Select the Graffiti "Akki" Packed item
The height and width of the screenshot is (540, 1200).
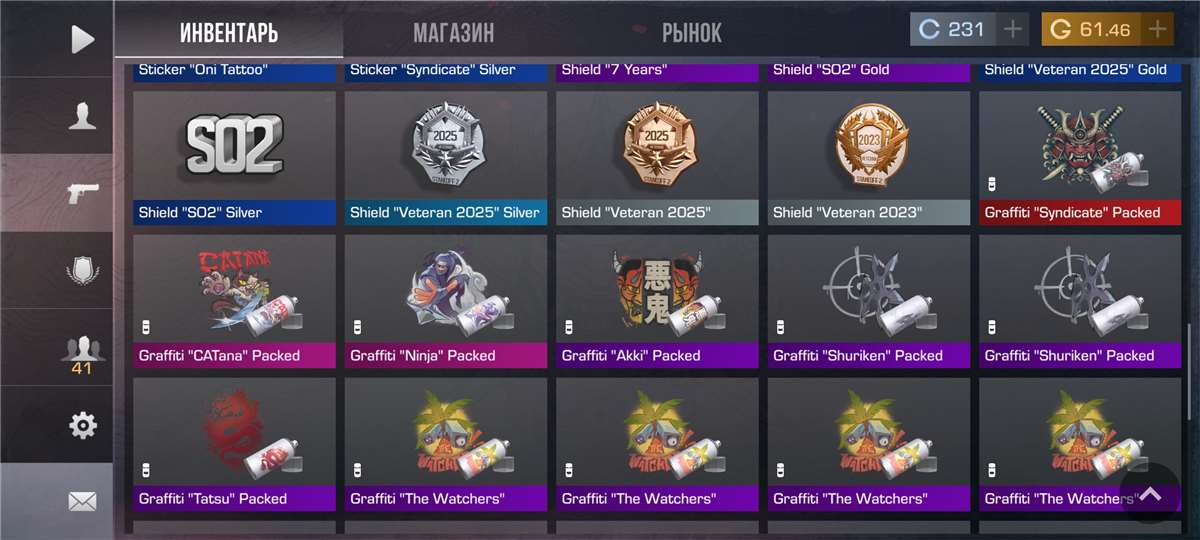[657, 301]
